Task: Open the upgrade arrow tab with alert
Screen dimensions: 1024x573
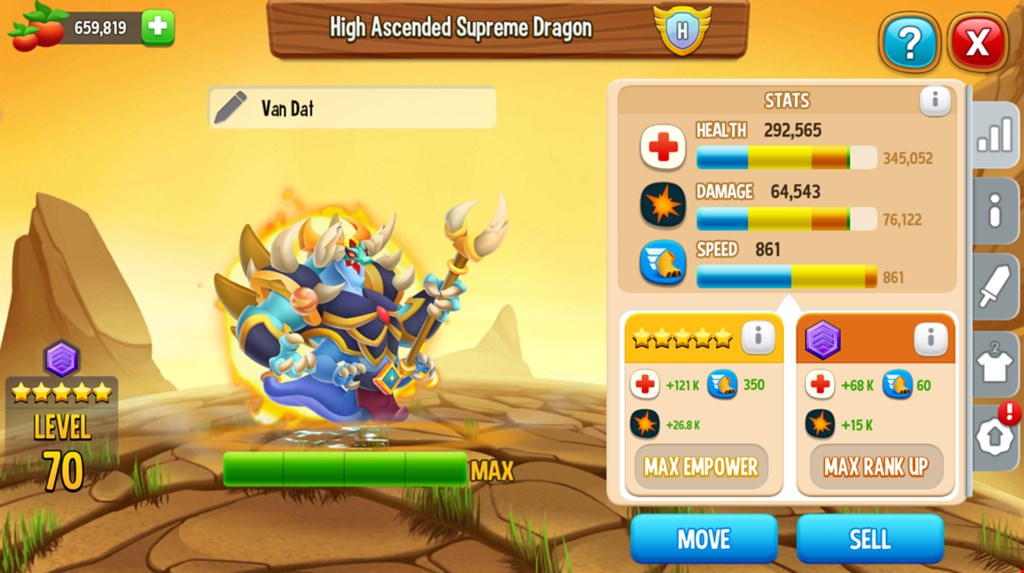Action: point(994,439)
